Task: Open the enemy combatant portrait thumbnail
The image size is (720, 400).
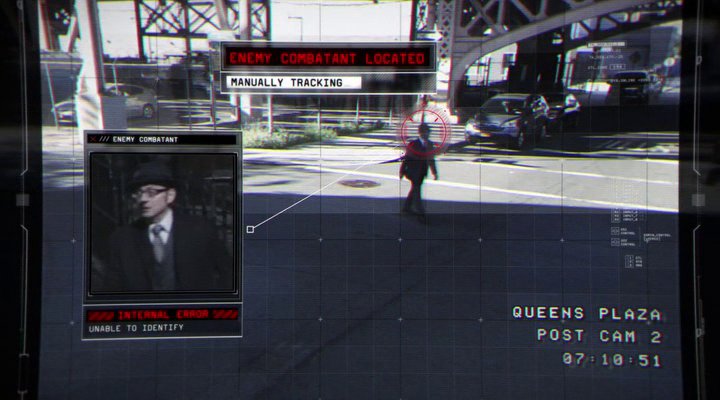Action: pos(162,223)
